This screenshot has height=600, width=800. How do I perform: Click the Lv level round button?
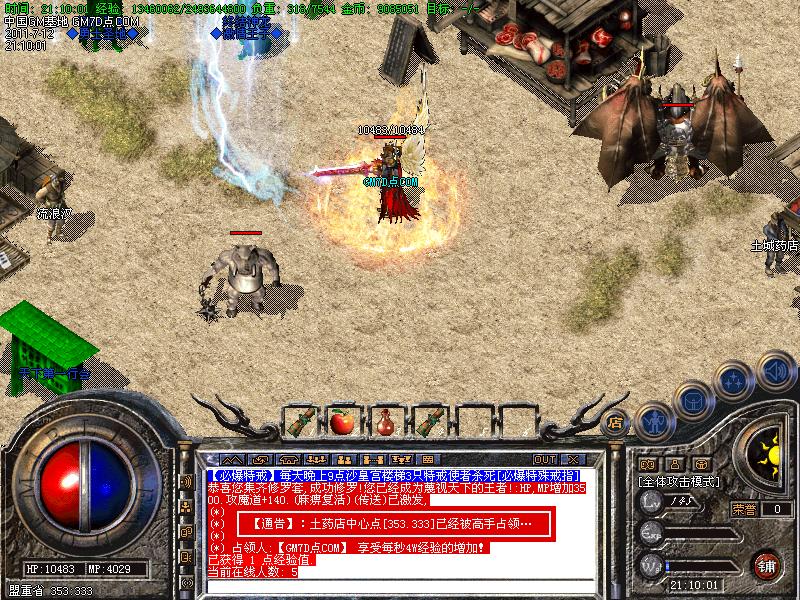click(652, 501)
